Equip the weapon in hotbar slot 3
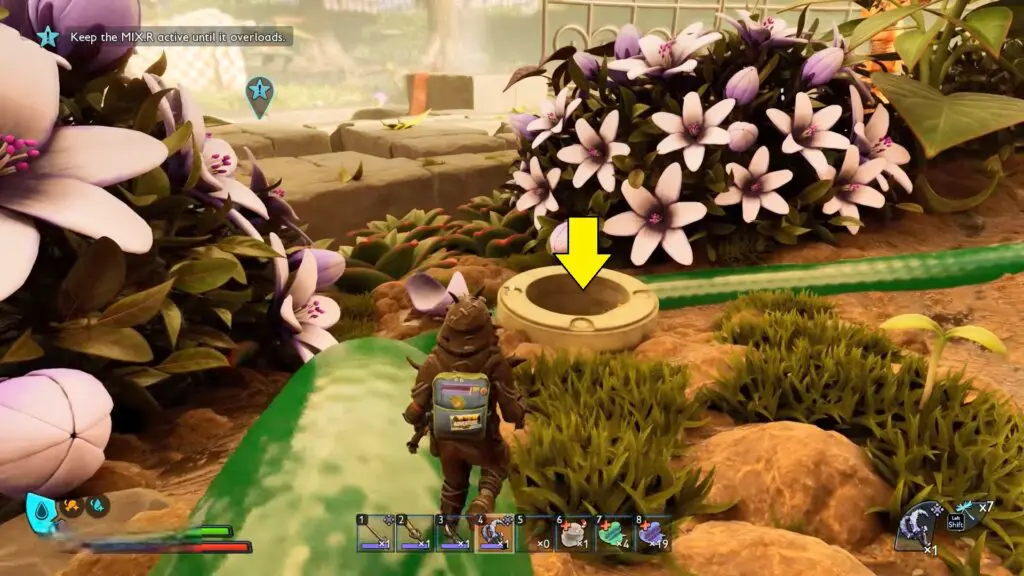 point(453,533)
